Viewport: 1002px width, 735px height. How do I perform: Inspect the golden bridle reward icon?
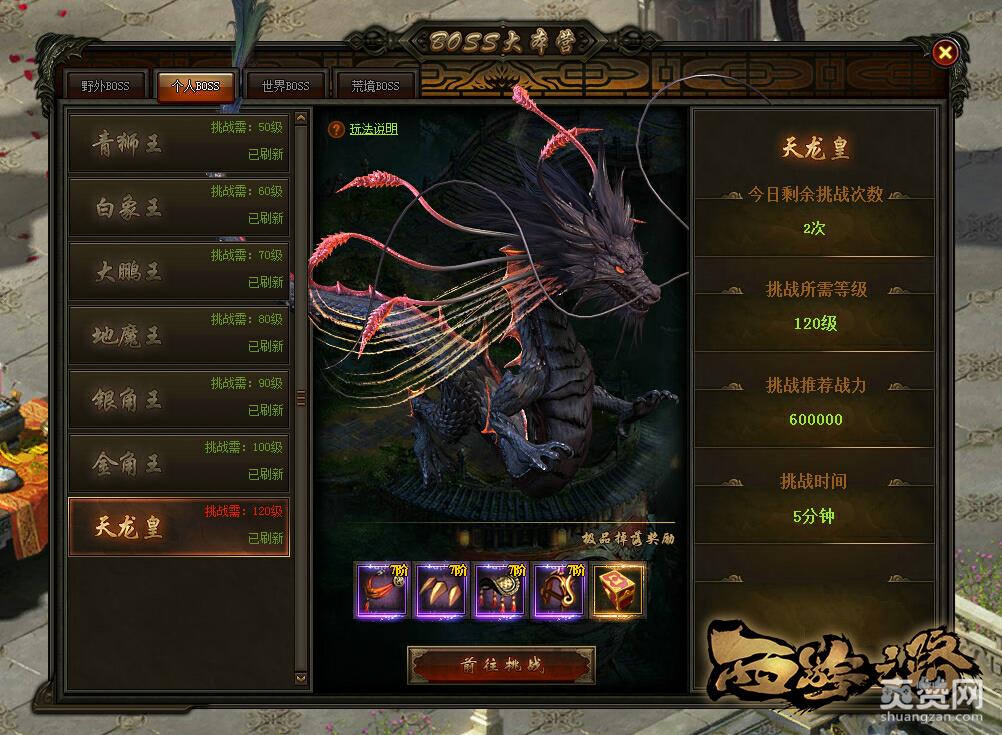tap(560, 590)
